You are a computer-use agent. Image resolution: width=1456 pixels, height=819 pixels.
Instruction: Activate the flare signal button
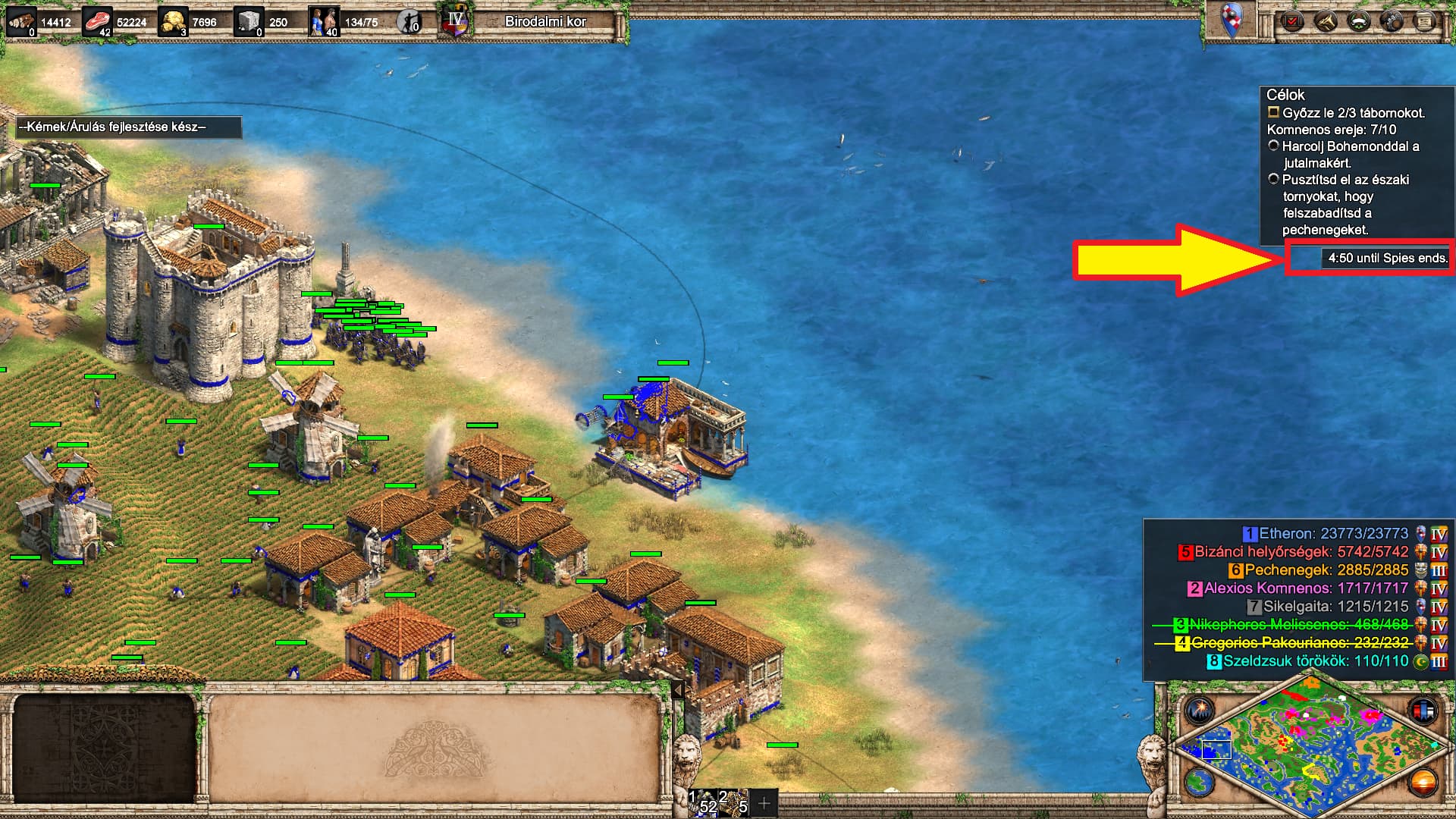(1200, 710)
